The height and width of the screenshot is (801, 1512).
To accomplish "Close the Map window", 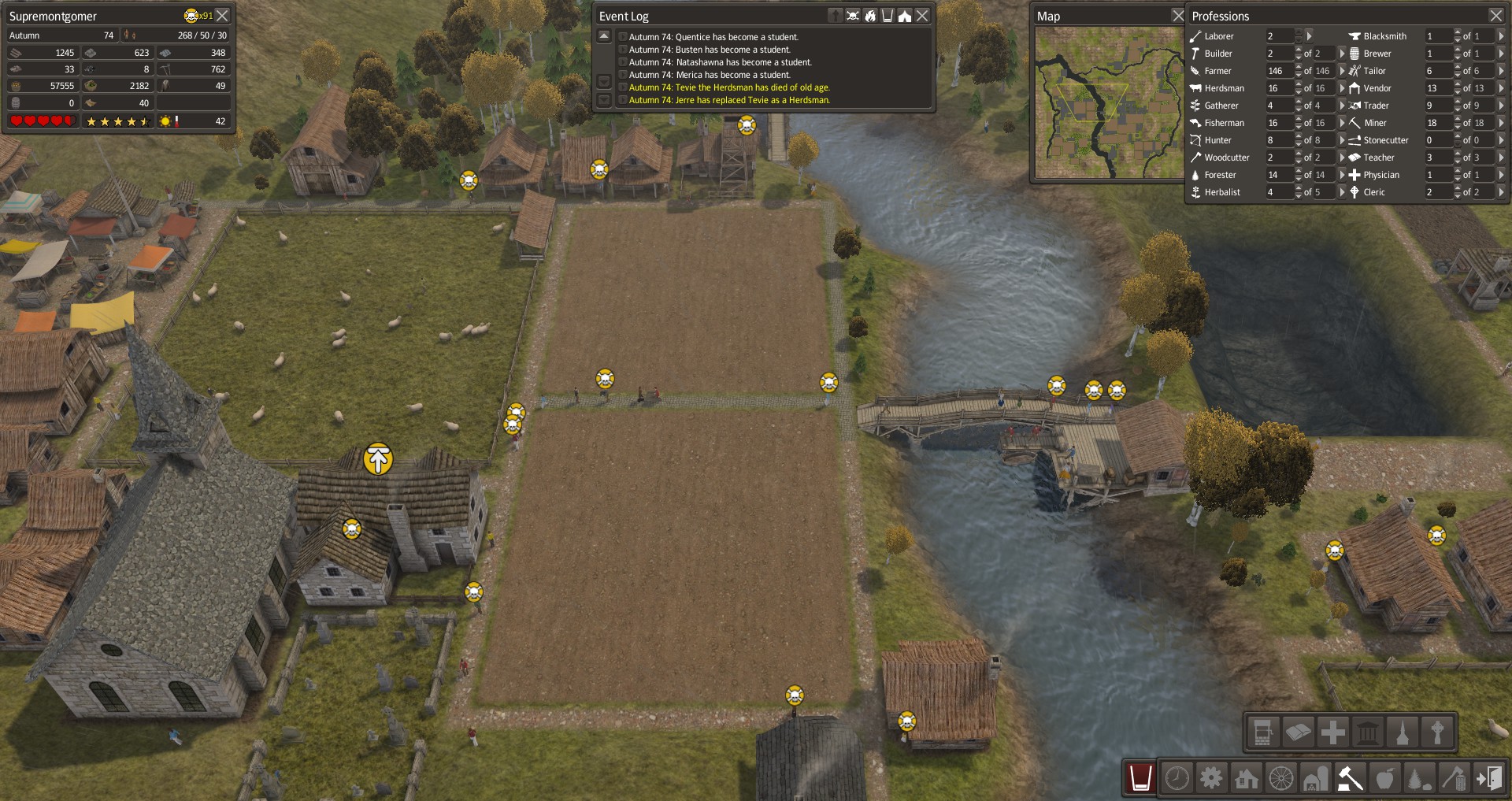I will [1178, 16].
